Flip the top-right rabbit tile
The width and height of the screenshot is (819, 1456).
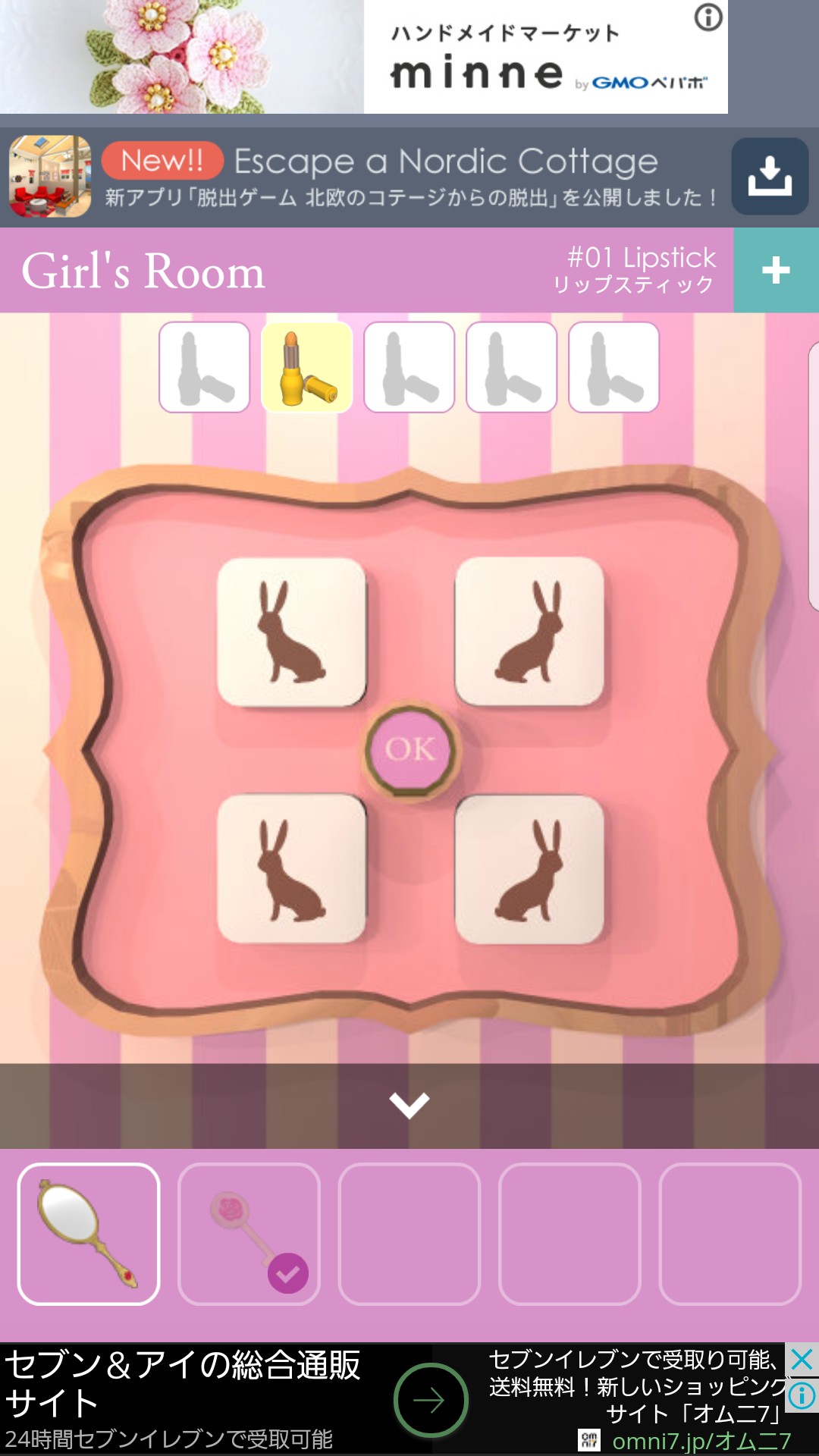[x=529, y=632]
